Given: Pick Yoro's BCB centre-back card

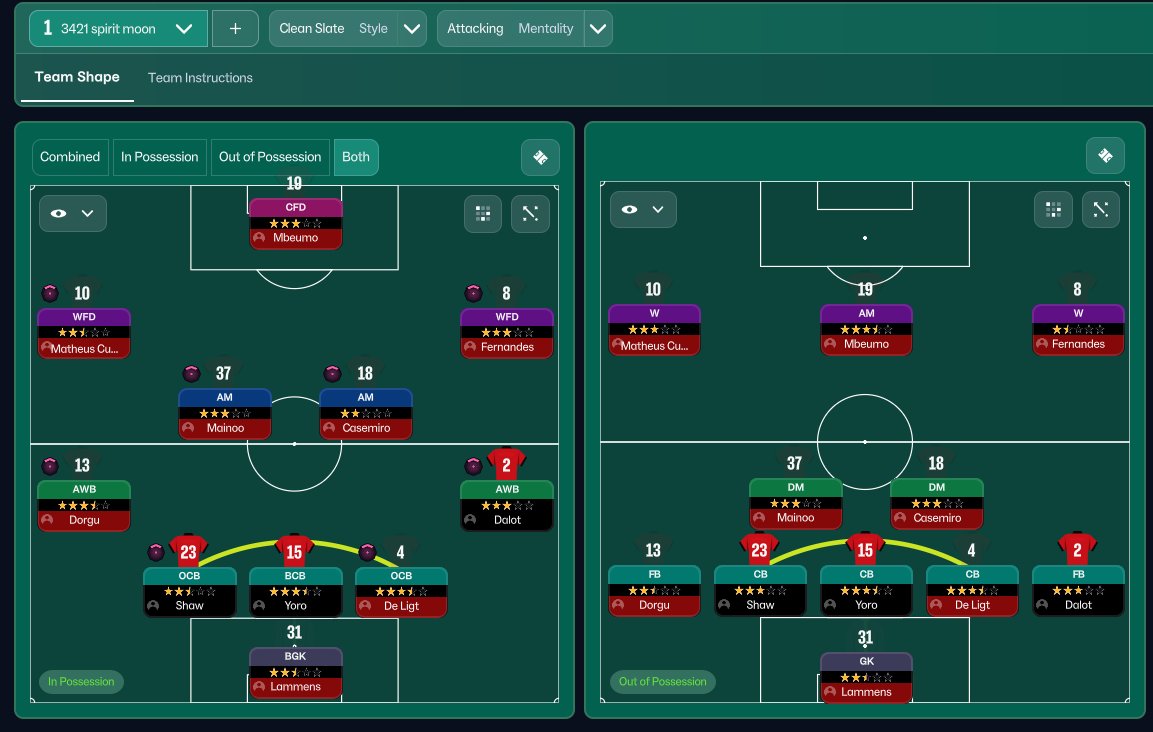Looking at the screenshot, I should pyautogui.click(x=296, y=591).
